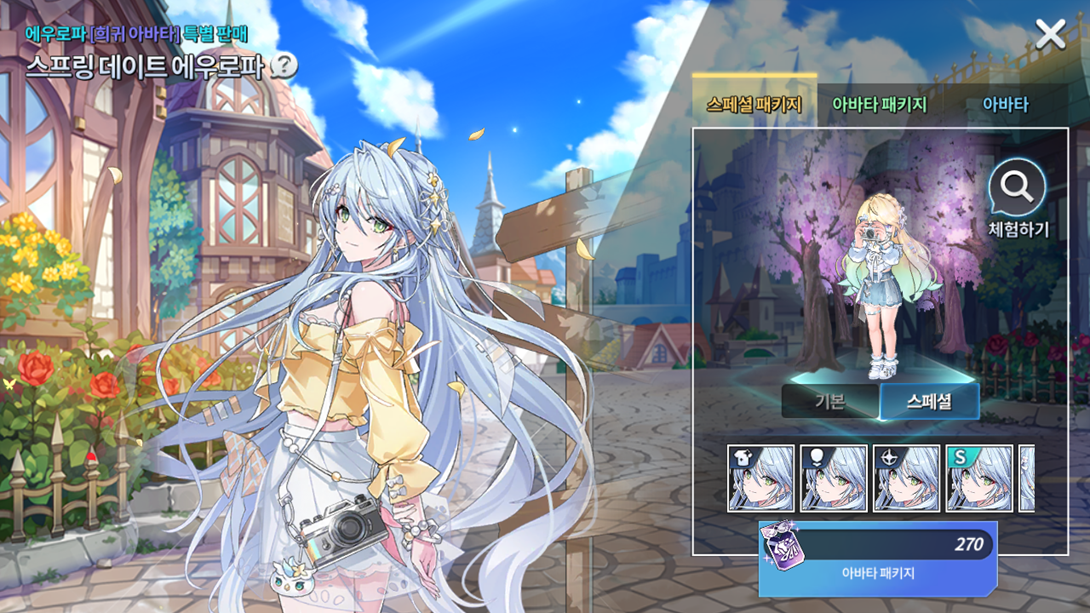Pick the thumbnail with four-point star icon
The image size is (1090, 613).
pyautogui.click(x=906, y=479)
